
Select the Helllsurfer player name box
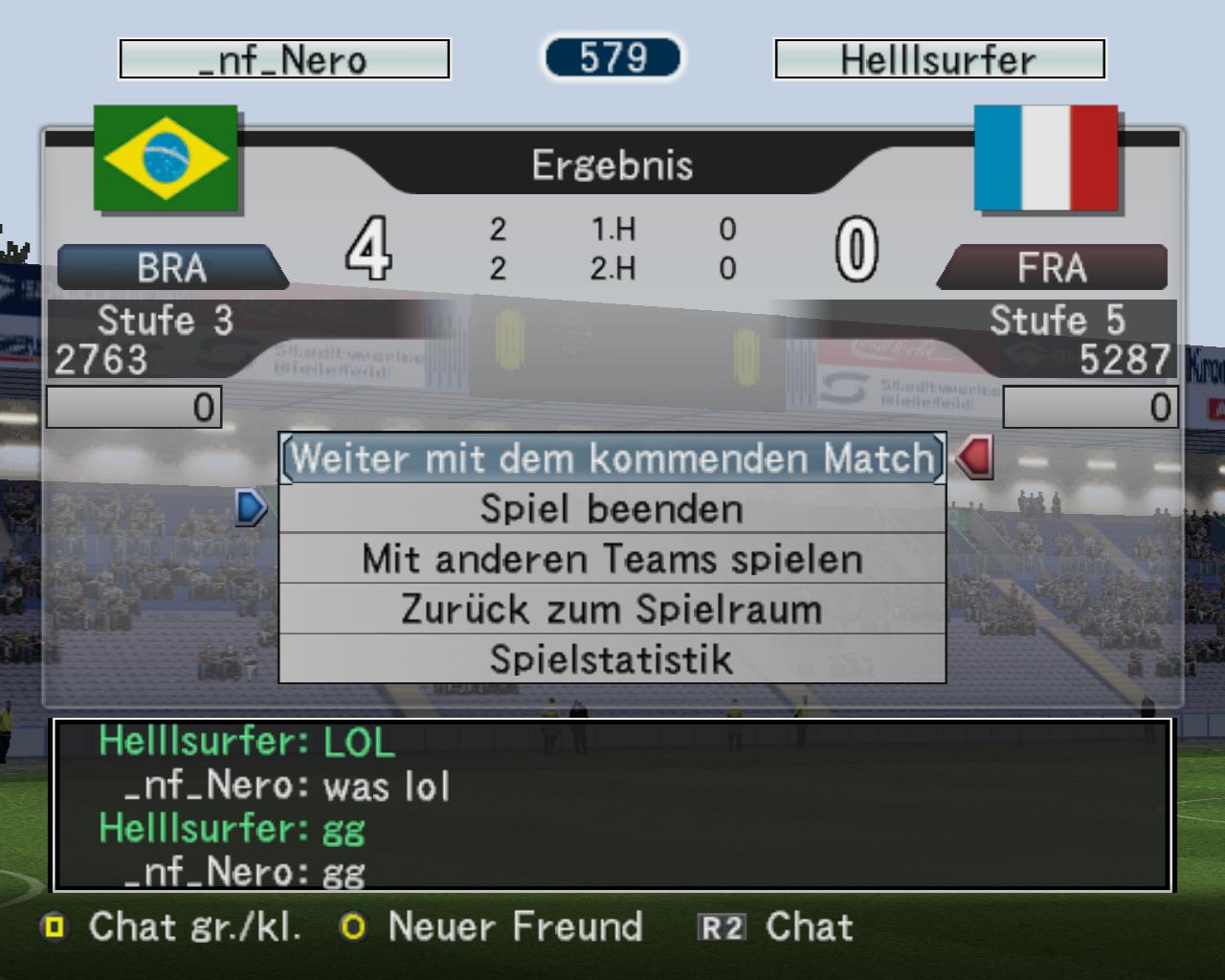tap(939, 59)
